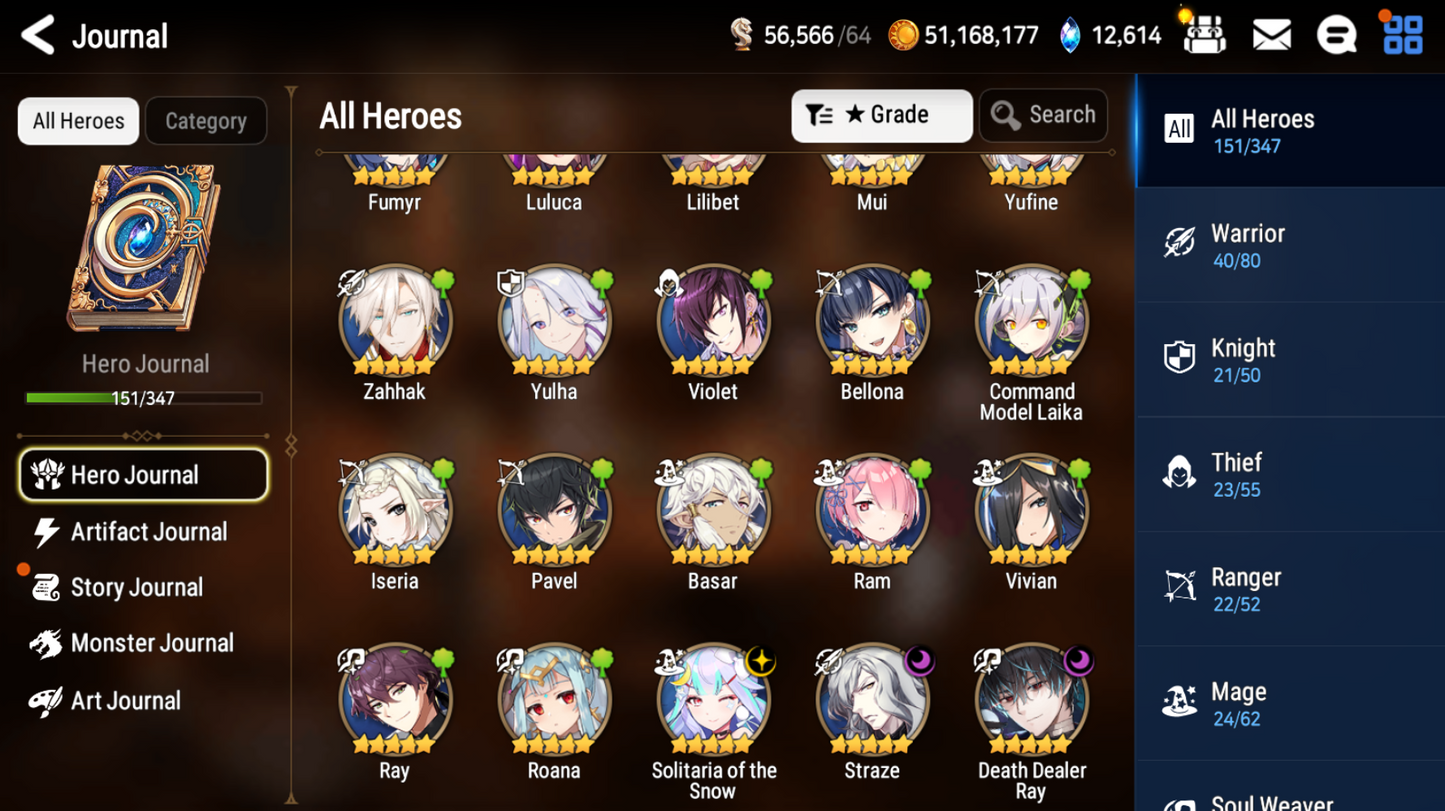Open the hero Search box
1445x811 pixels.
(x=1043, y=116)
